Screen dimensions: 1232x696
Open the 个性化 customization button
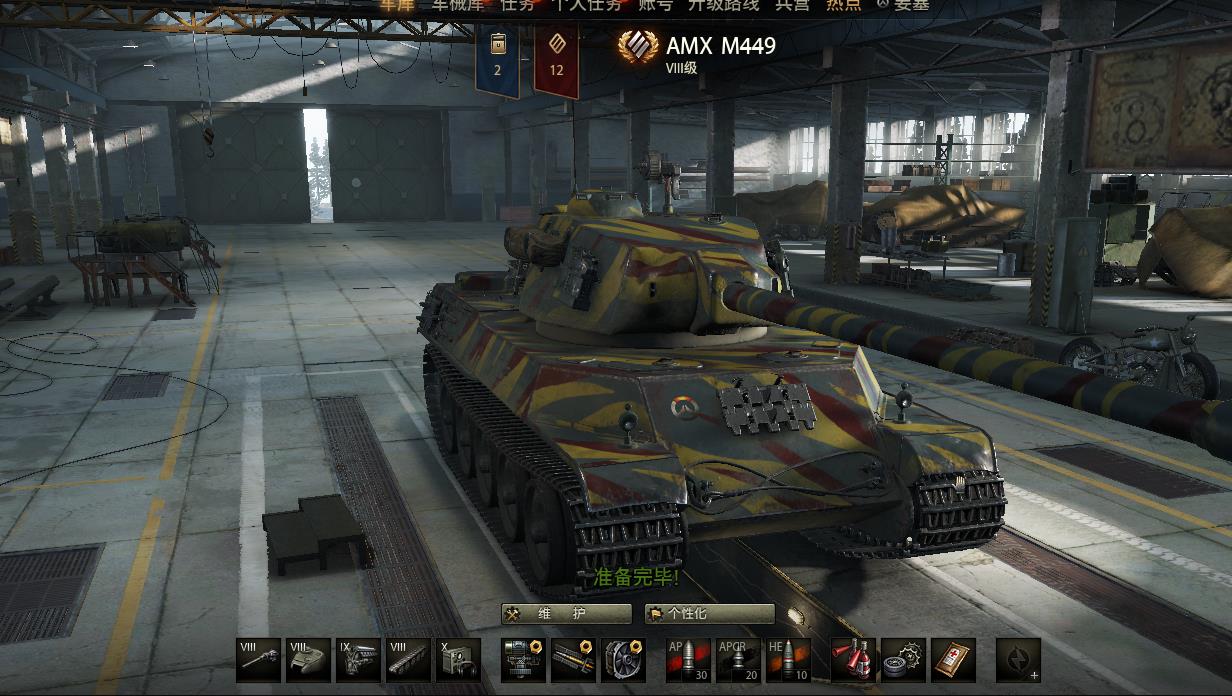pos(710,613)
